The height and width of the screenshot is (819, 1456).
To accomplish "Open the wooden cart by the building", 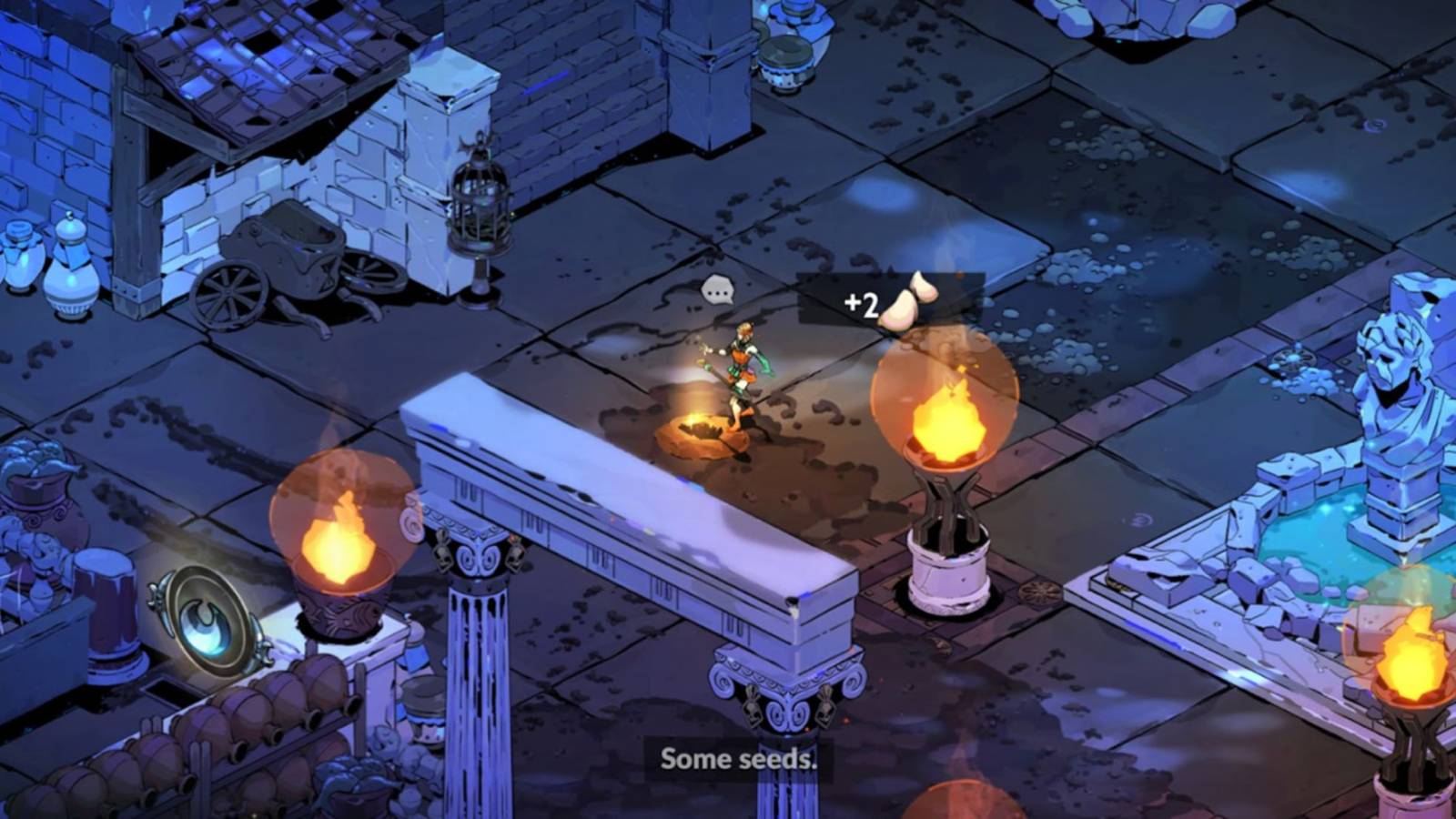I will (x=291, y=255).
